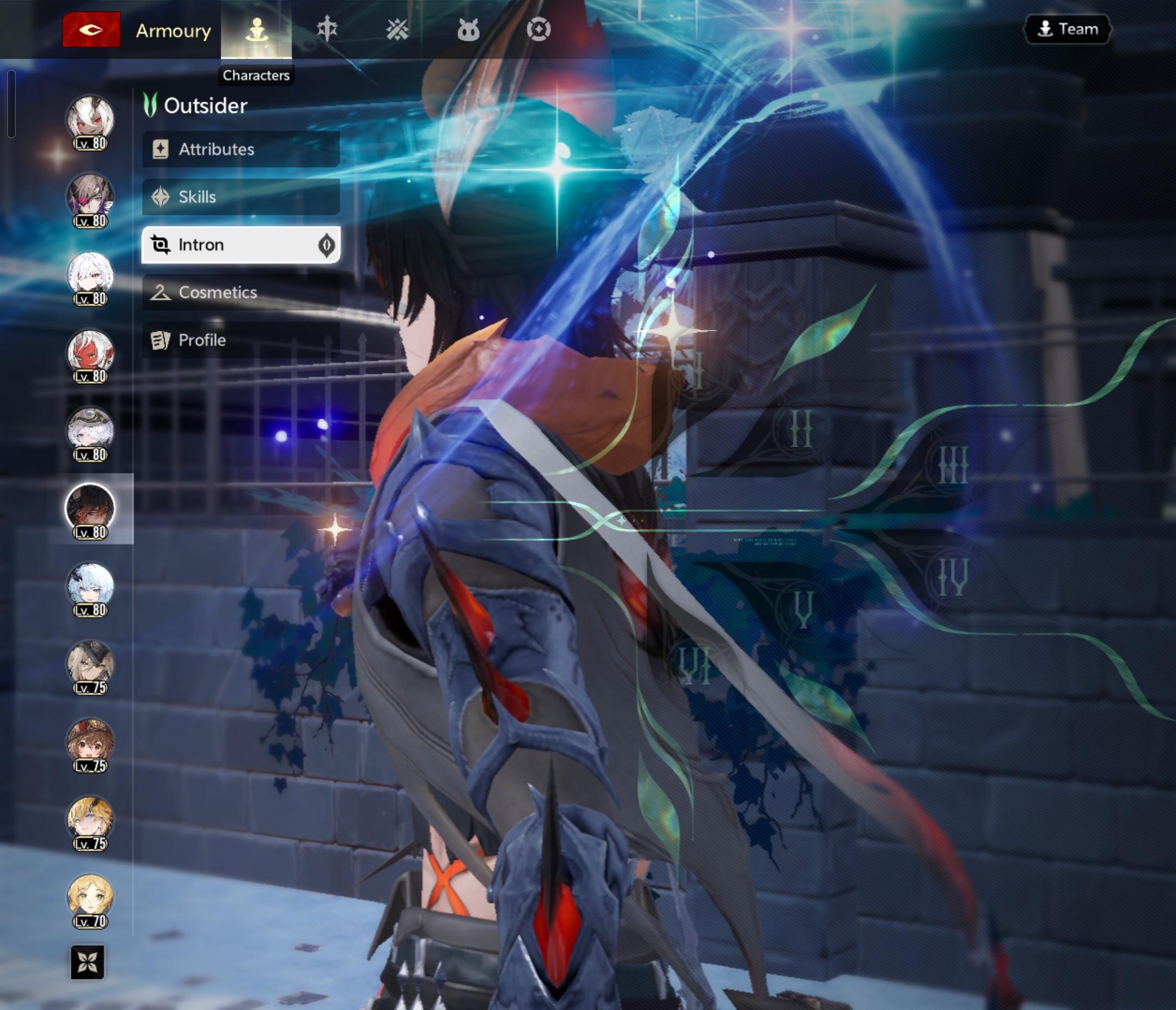Select Intron node III
Screen dimensions: 1176x1010
[953, 465]
